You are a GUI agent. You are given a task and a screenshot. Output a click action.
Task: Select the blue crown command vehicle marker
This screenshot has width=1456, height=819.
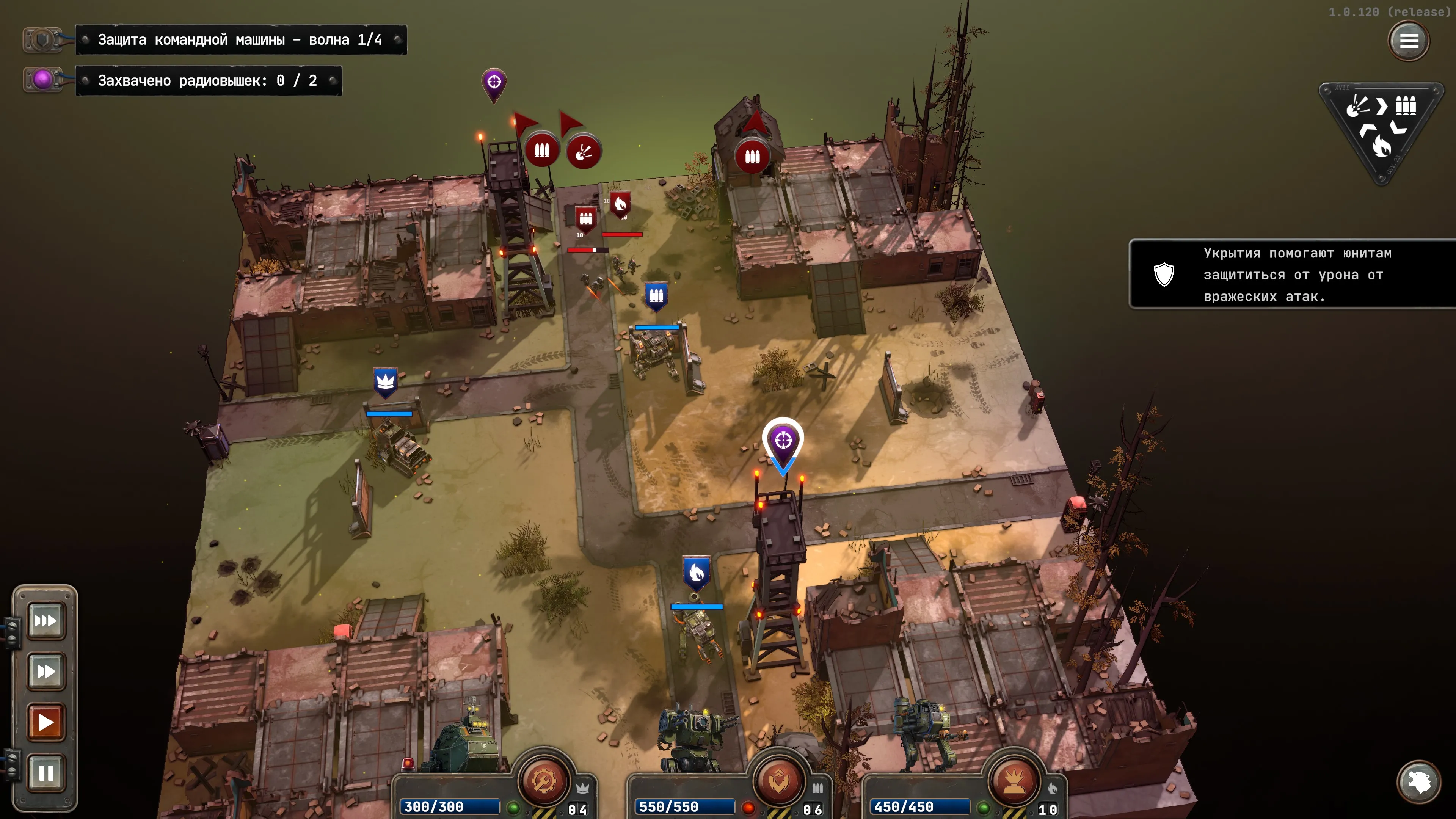tap(386, 381)
